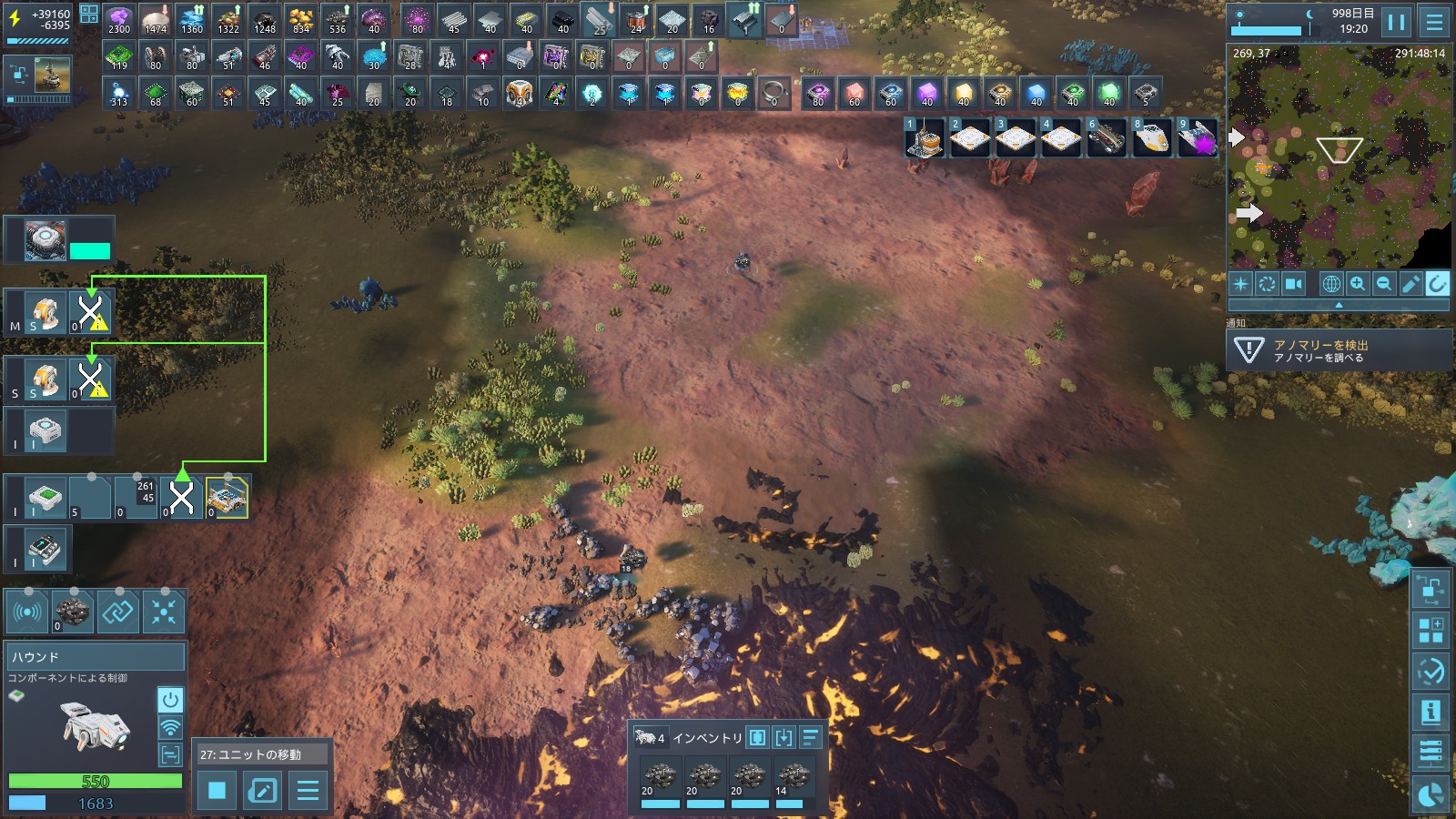Pause the game with the pause button
Image resolution: width=1456 pixels, height=819 pixels.
(1396, 21)
